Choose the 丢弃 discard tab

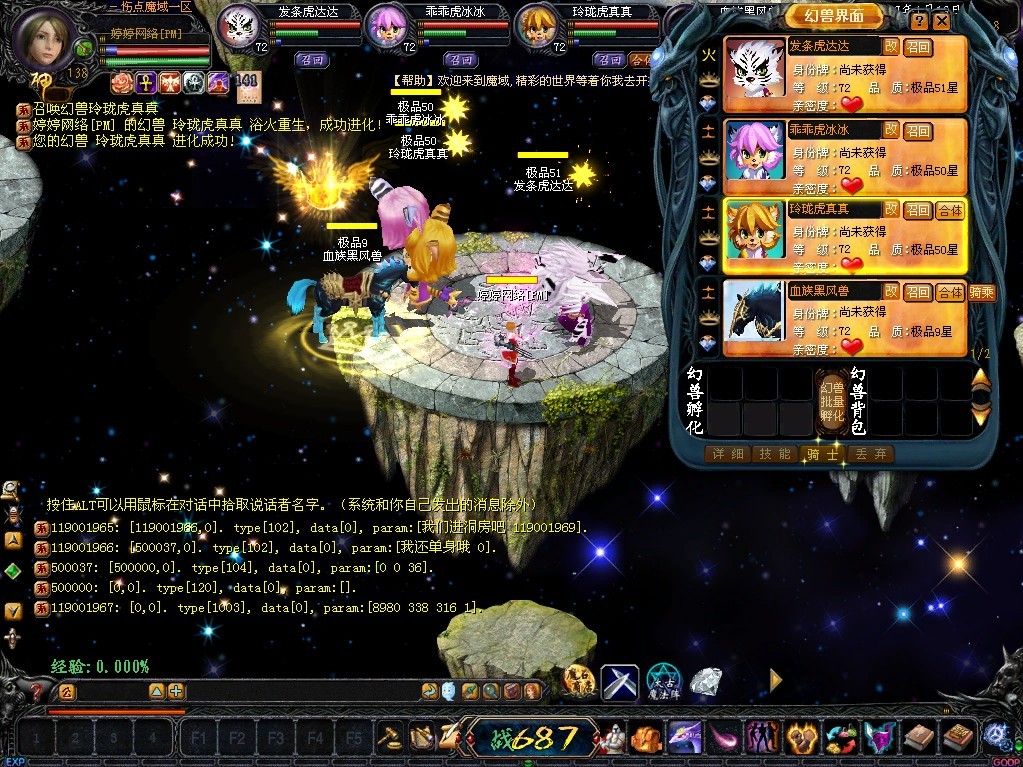click(868, 454)
